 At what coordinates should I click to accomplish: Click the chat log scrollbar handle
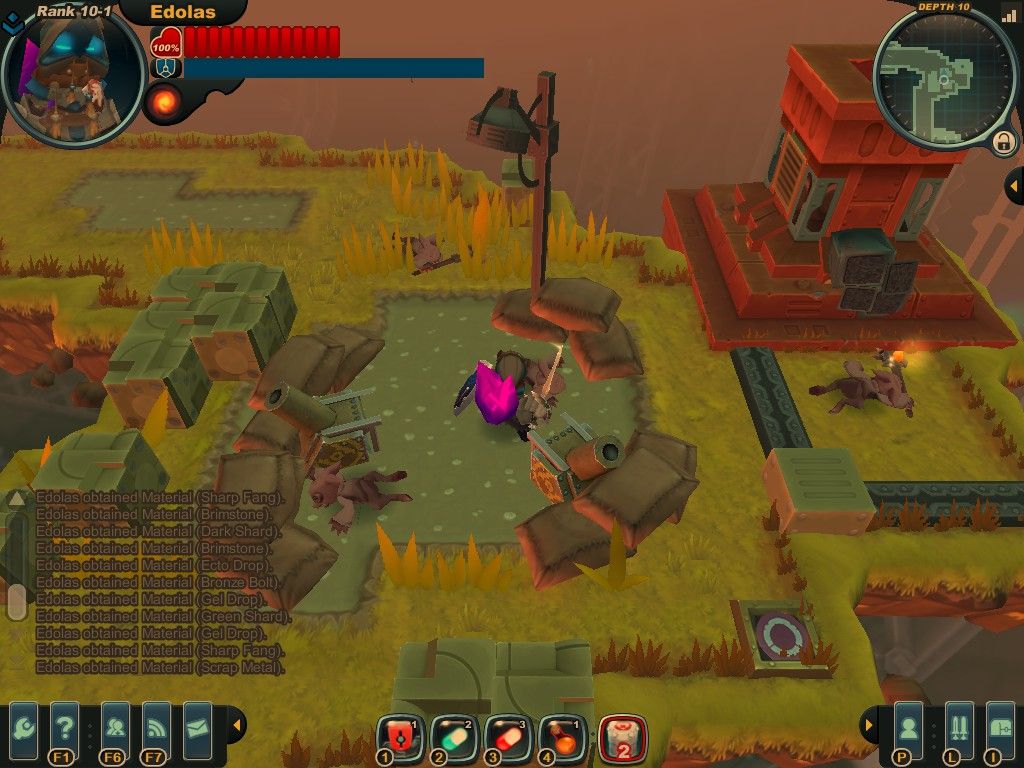tap(16, 602)
